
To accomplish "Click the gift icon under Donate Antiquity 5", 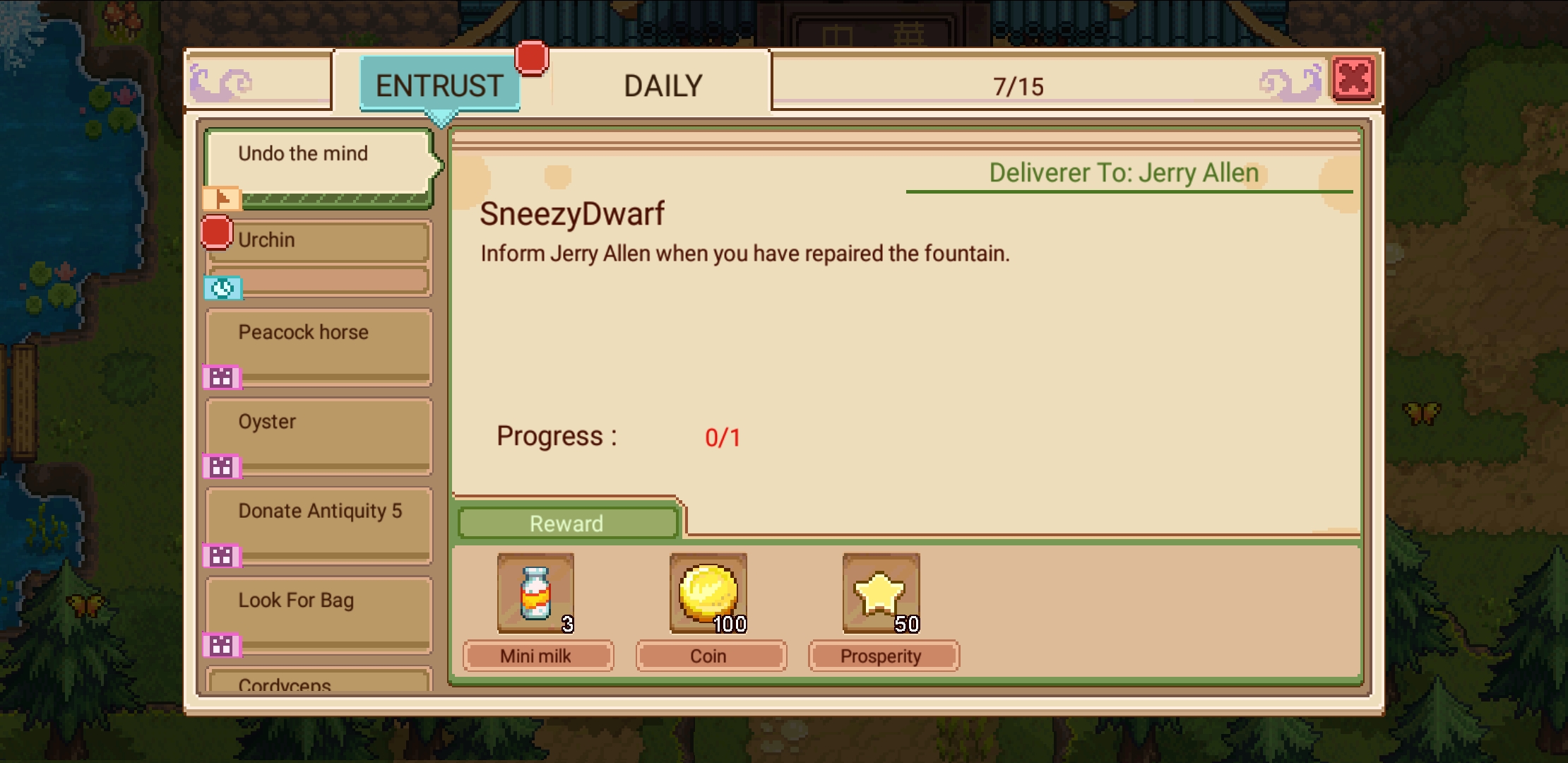I will click(x=222, y=557).
